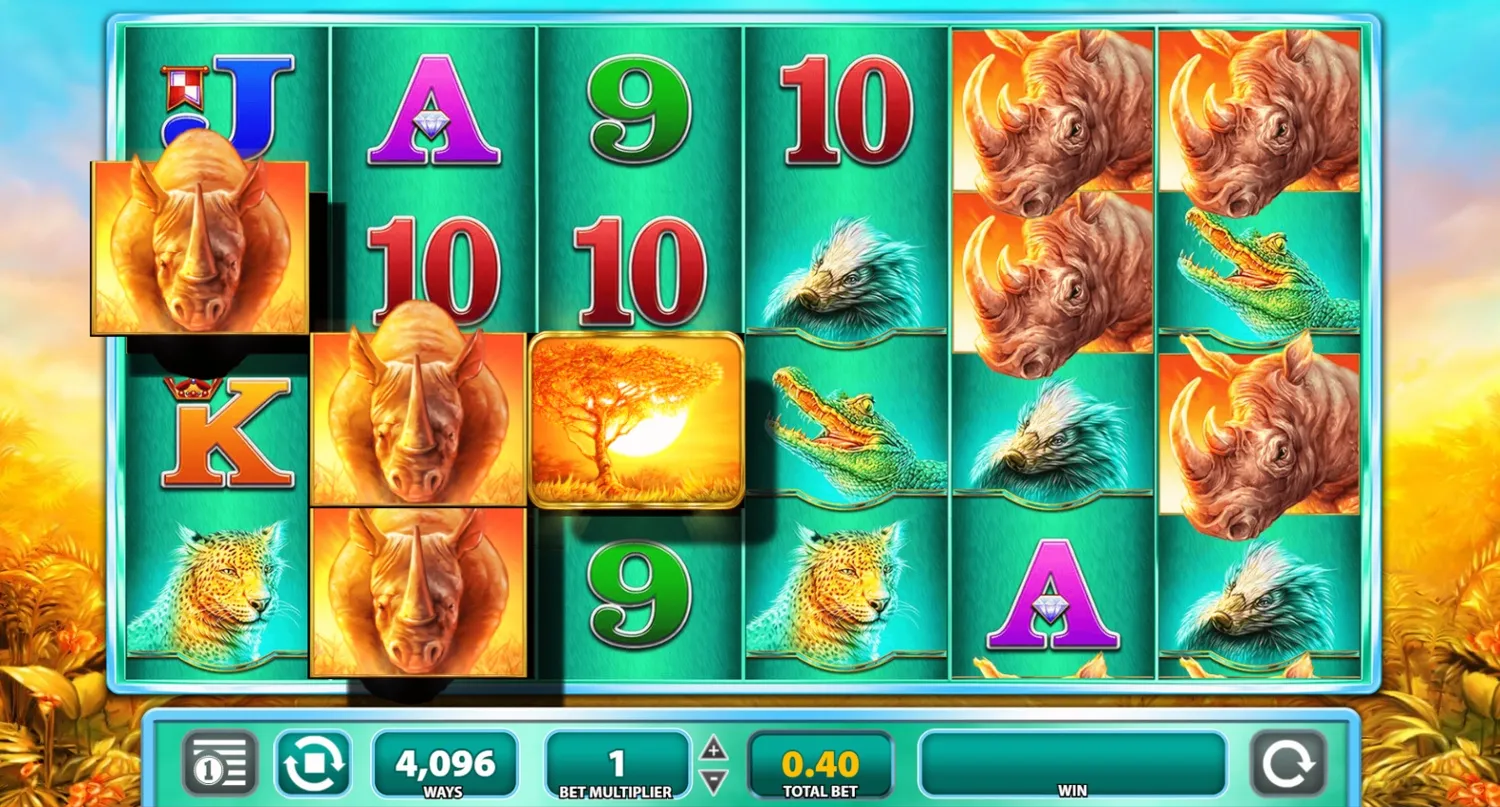Select the golden sunset tree bonus symbol
Screen dimensions: 1500x807
tap(637, 420)
